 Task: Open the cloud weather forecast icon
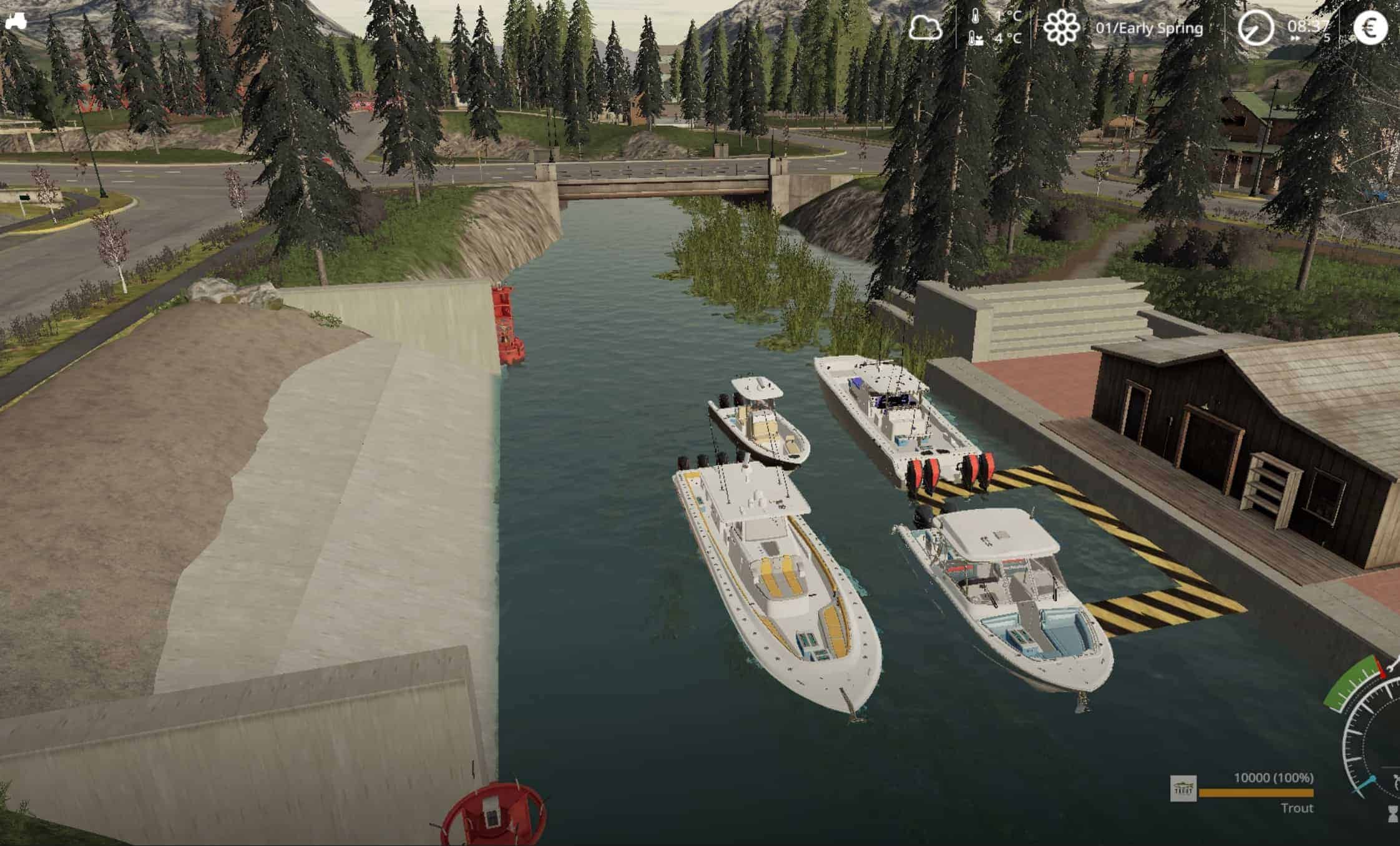click(x=925, y=28)
